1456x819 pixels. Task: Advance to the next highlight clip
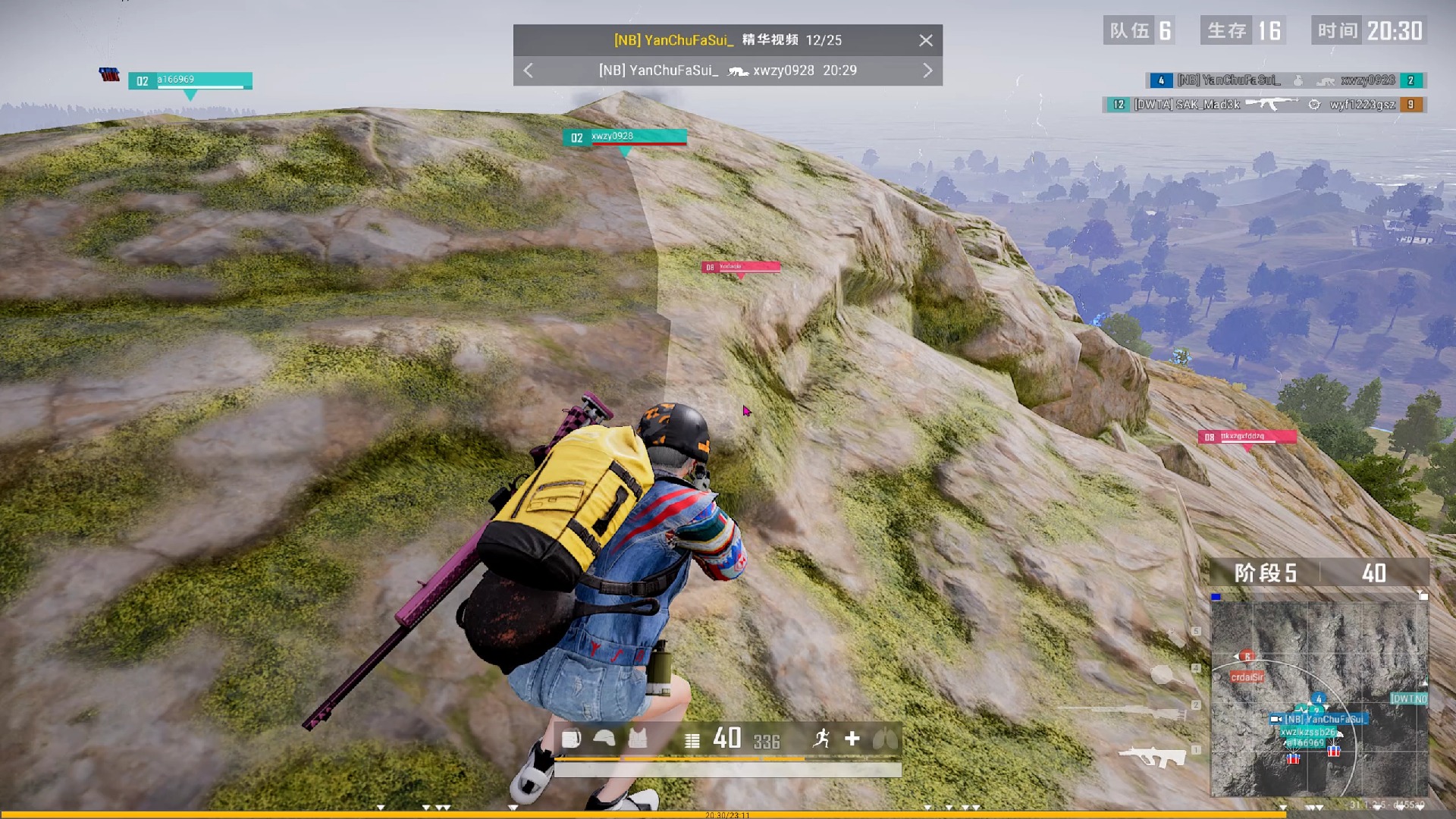click(927, 71)
